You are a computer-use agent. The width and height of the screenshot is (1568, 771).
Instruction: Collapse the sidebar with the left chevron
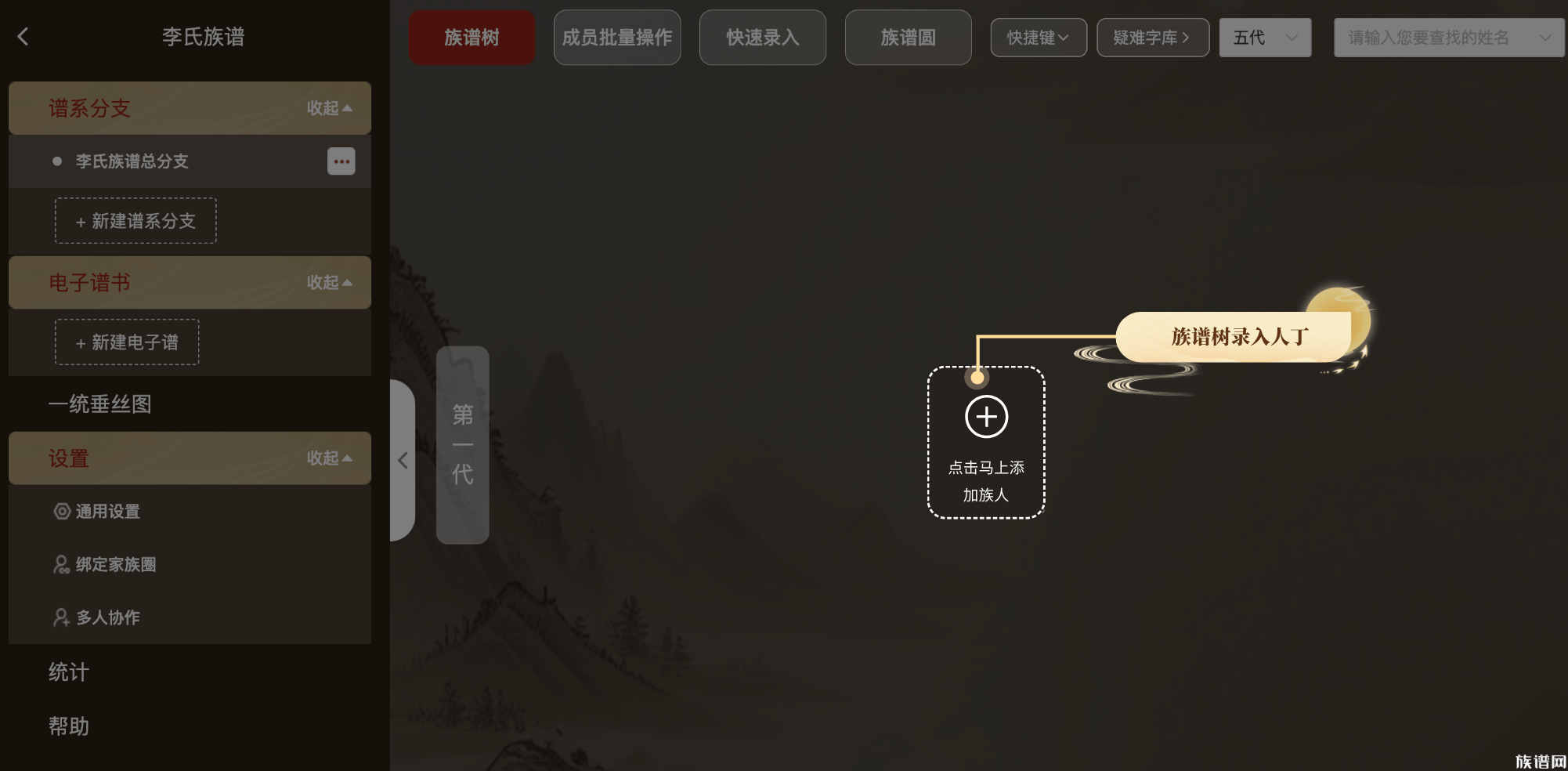tap(403, 461)
